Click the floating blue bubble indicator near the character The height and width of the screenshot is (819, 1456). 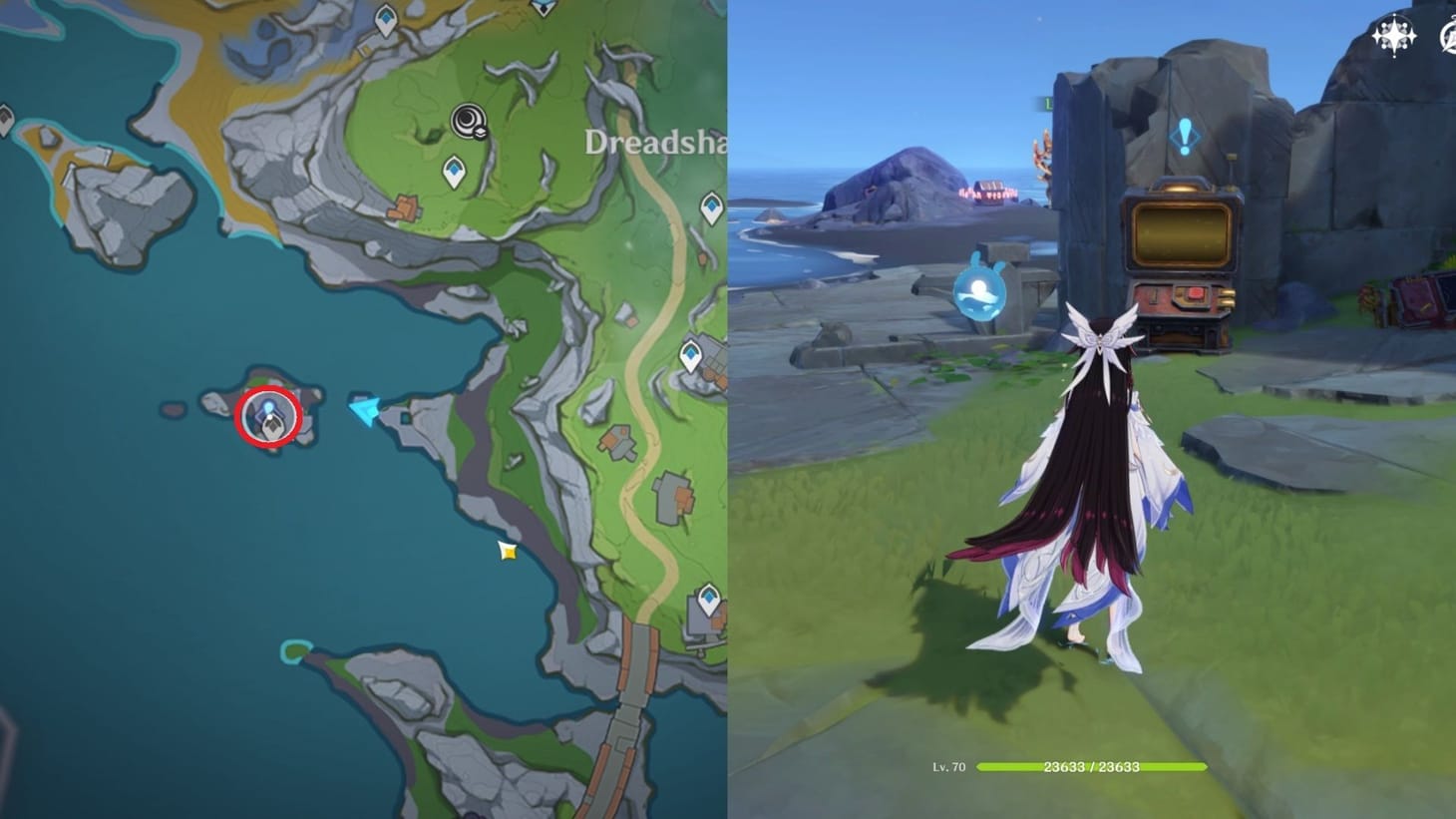coord(978,294)
